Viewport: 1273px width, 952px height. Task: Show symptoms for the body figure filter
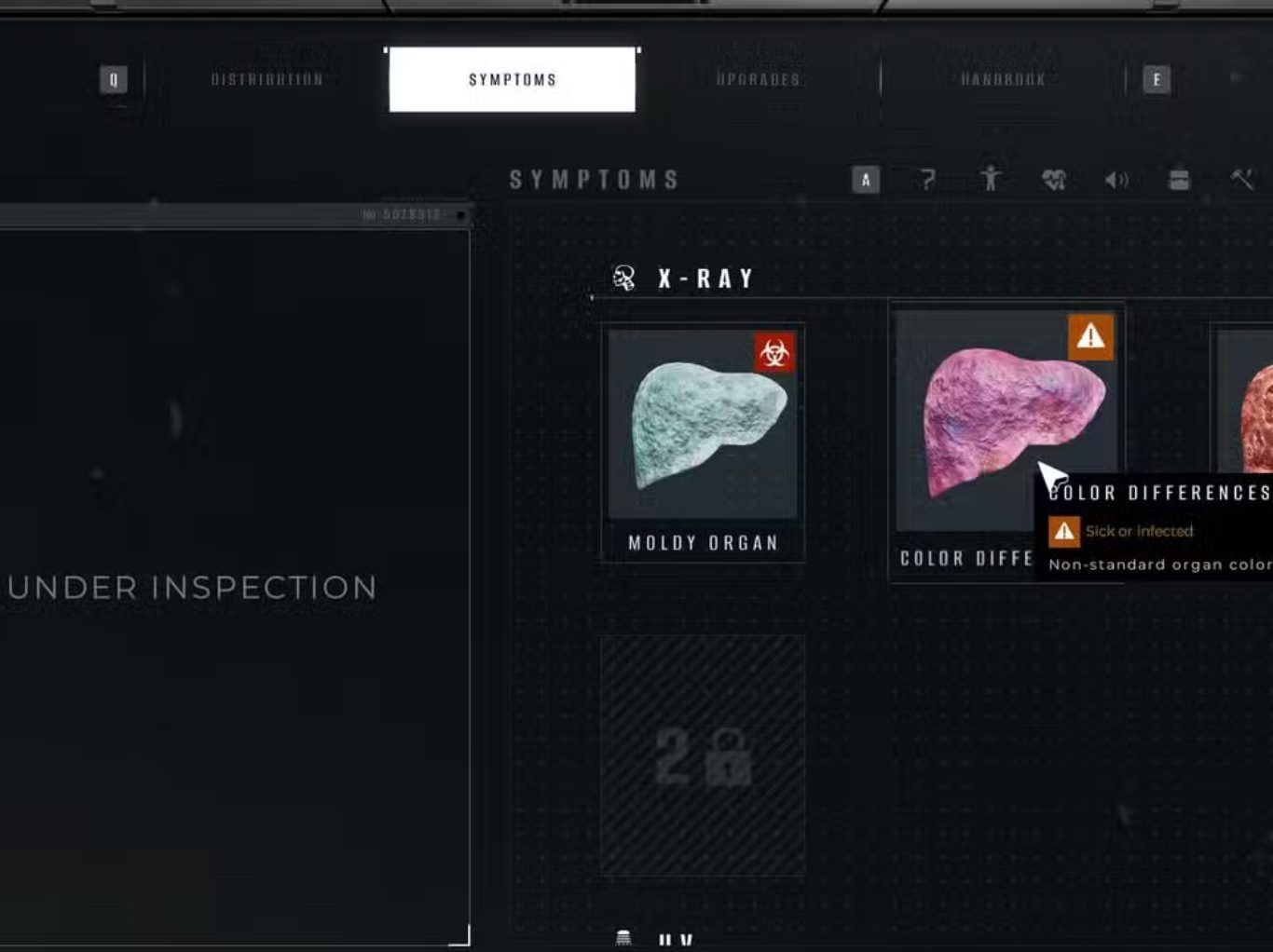991,179
